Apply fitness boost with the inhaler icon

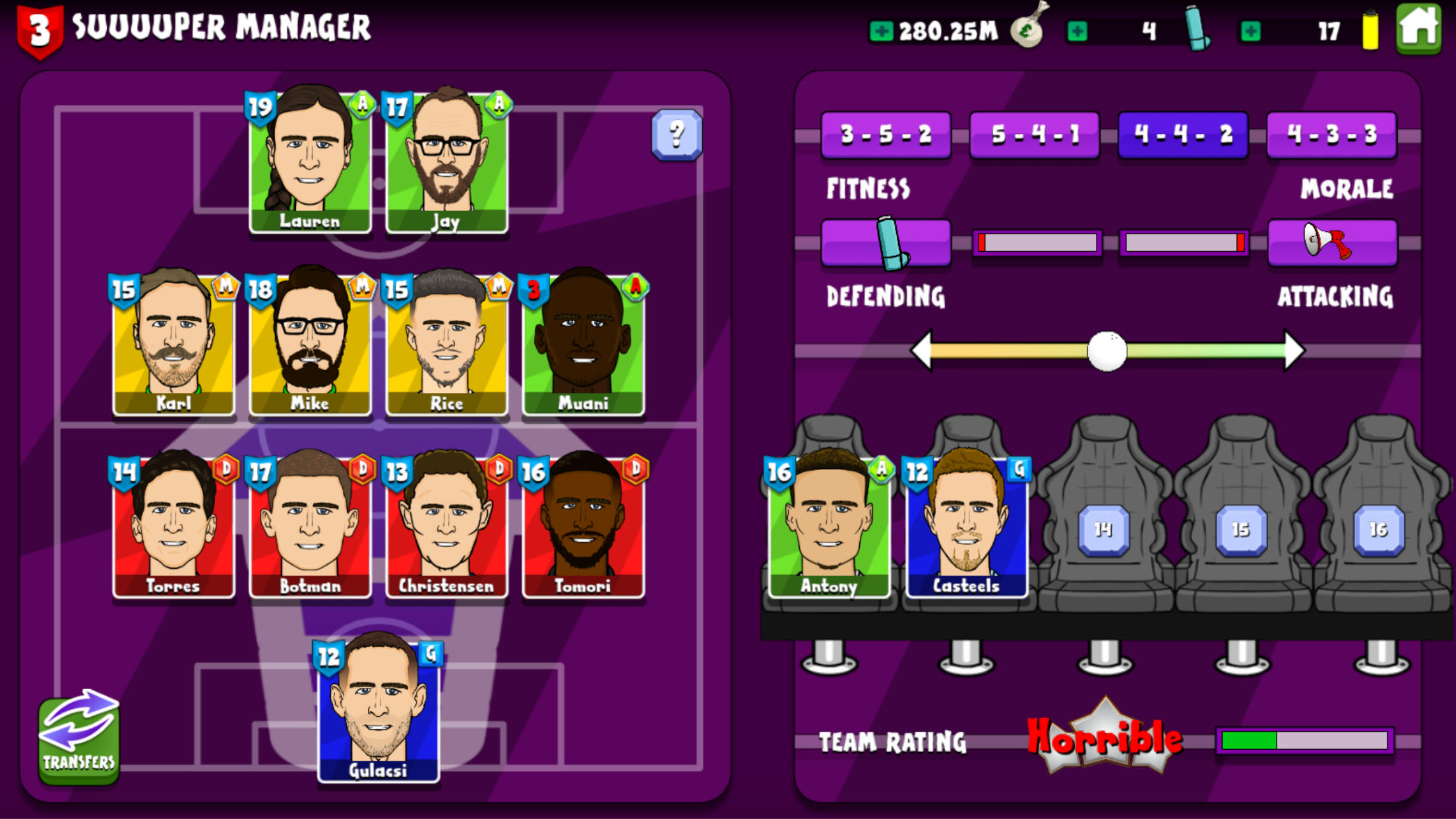coord(886,242)
